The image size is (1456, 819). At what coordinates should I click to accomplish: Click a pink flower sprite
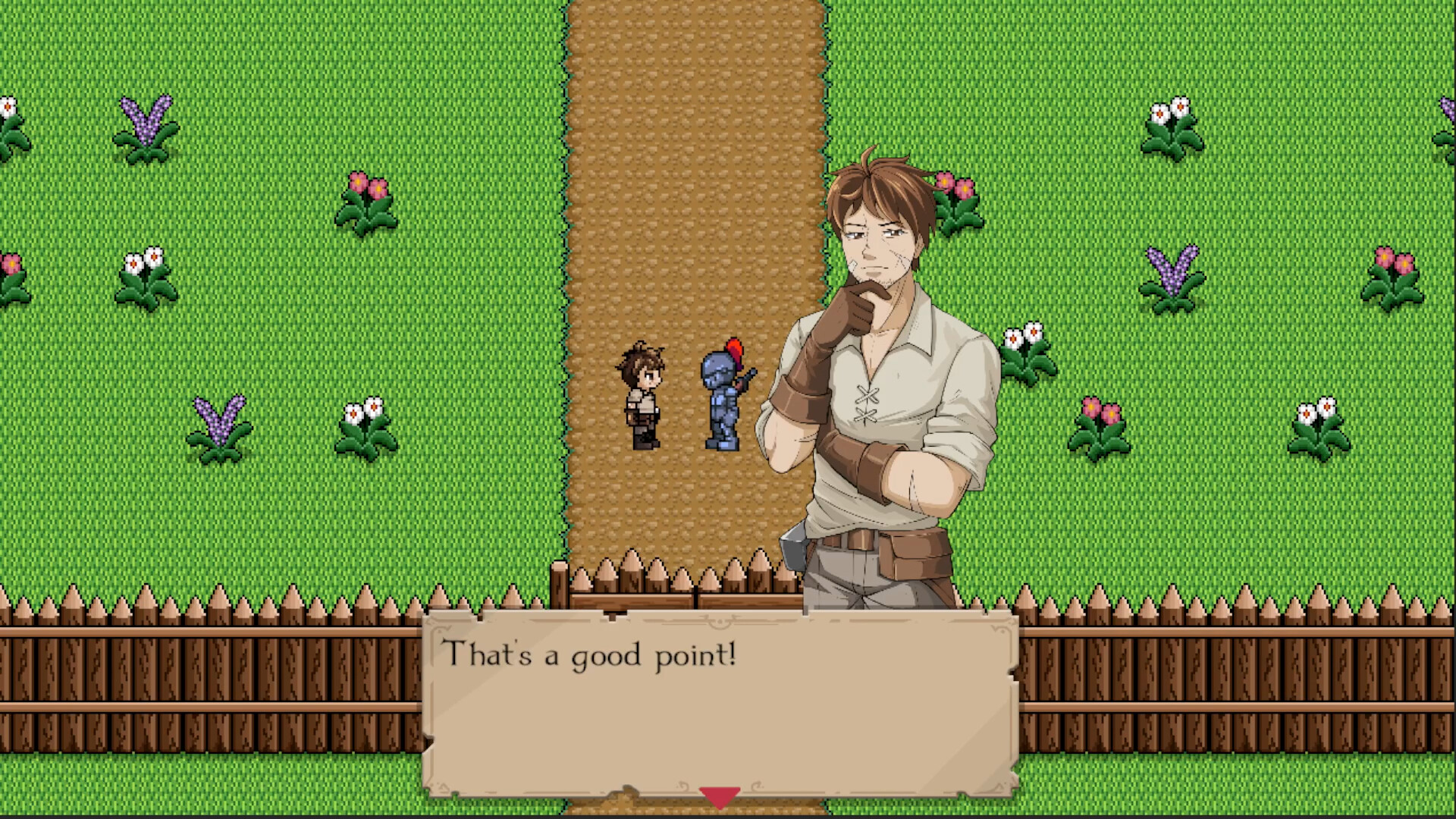[x=367, y=187]
